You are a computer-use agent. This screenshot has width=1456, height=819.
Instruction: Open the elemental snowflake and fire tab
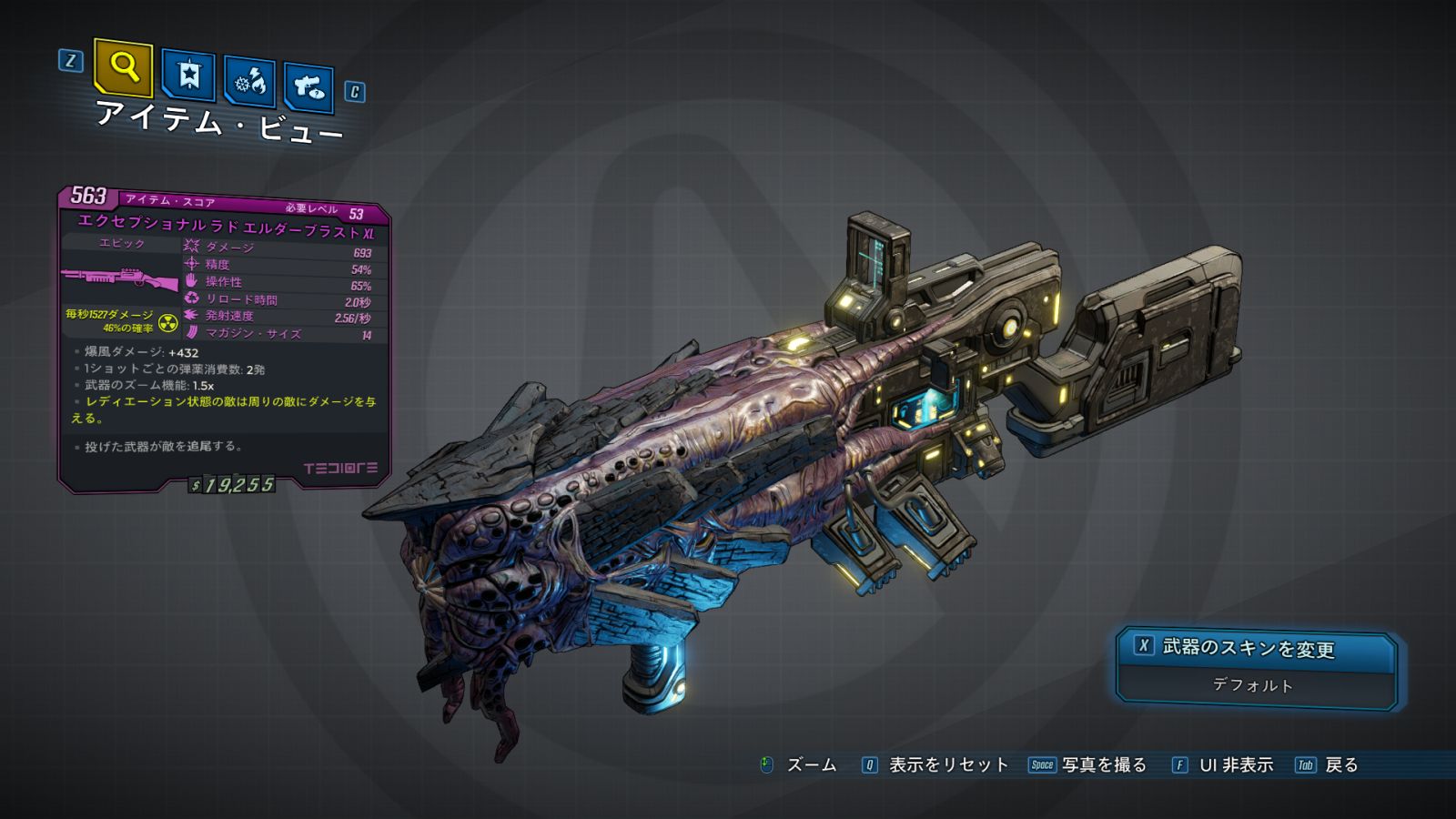coord(249,82)
